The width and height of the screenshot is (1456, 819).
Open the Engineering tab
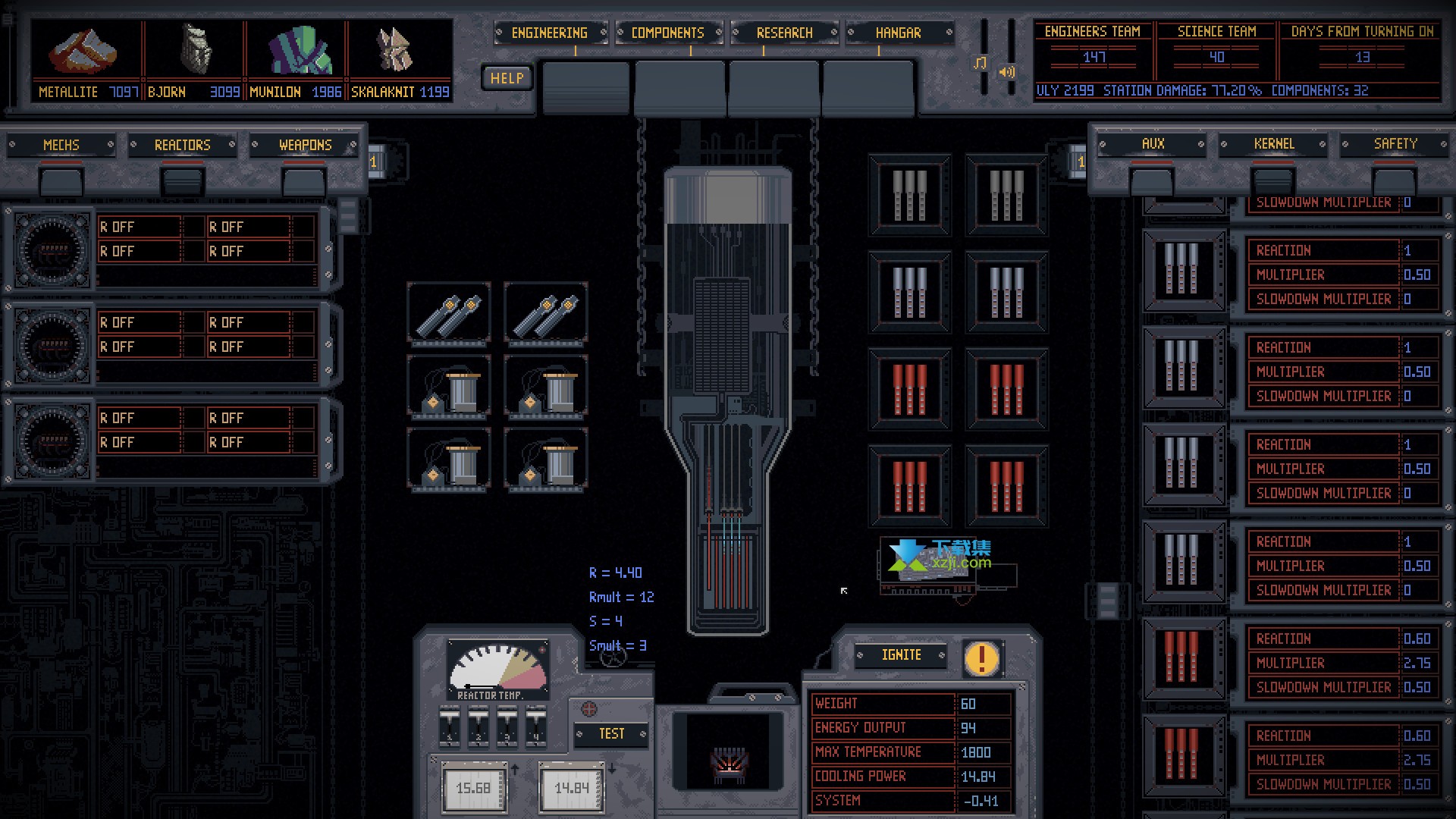click(549, 33)
